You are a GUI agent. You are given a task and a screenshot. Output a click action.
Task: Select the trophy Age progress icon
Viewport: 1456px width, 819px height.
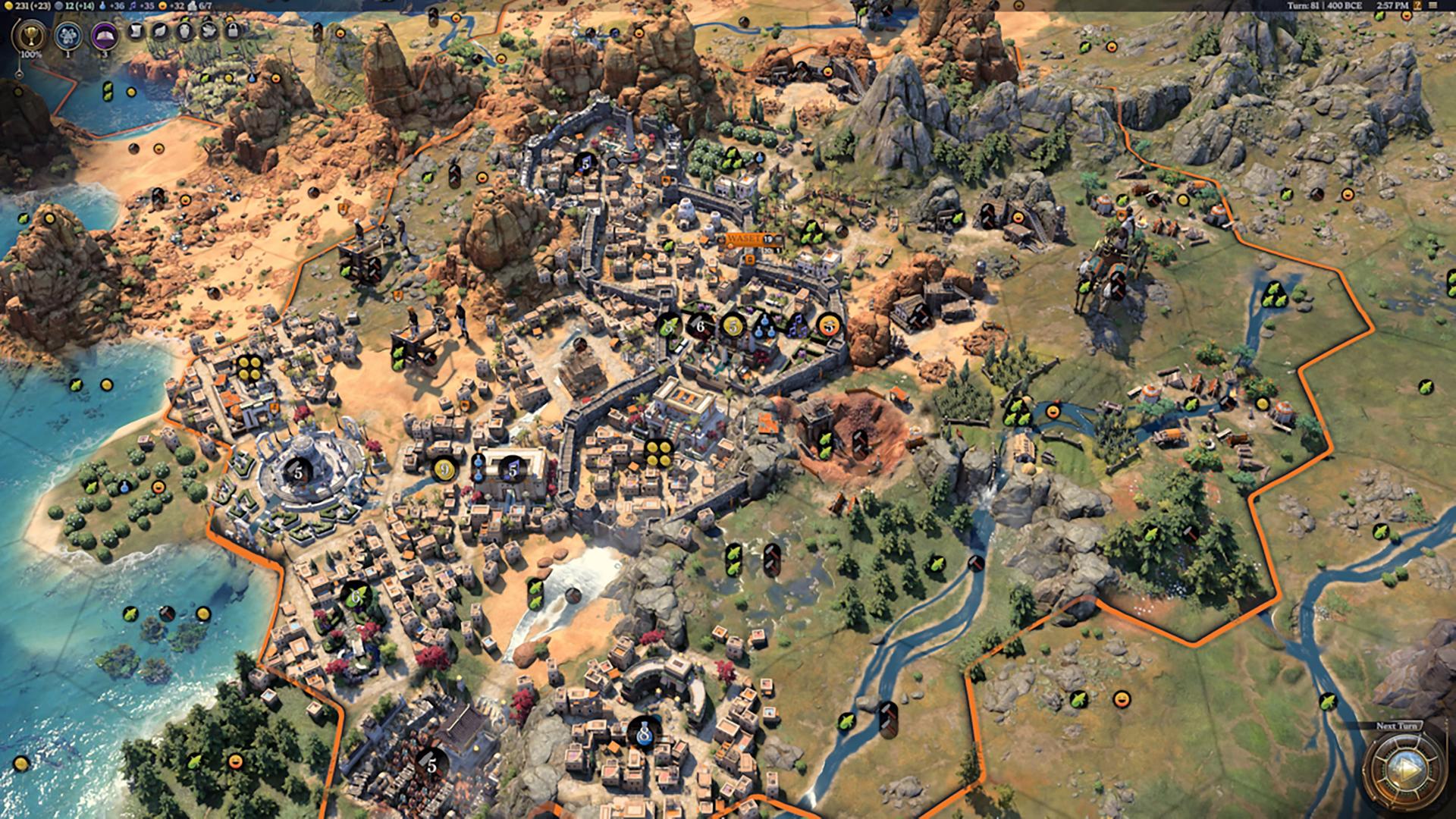click(x=32, y=35)
